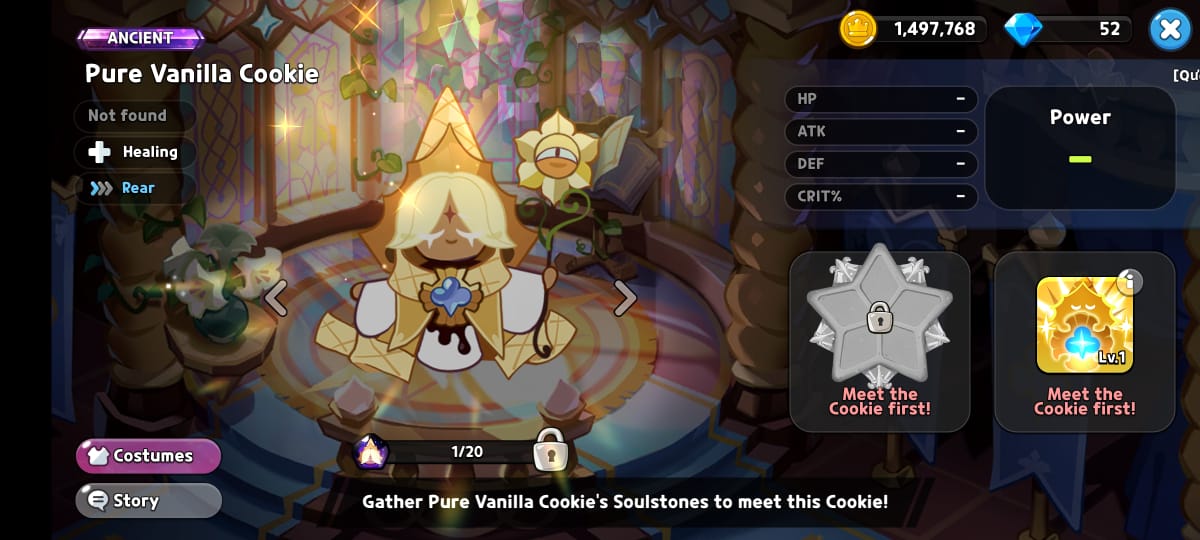The width and height of the screenshot is (1200, 540).
Task: Select the locked silver star promotion panel
Action: click(879, 341)
